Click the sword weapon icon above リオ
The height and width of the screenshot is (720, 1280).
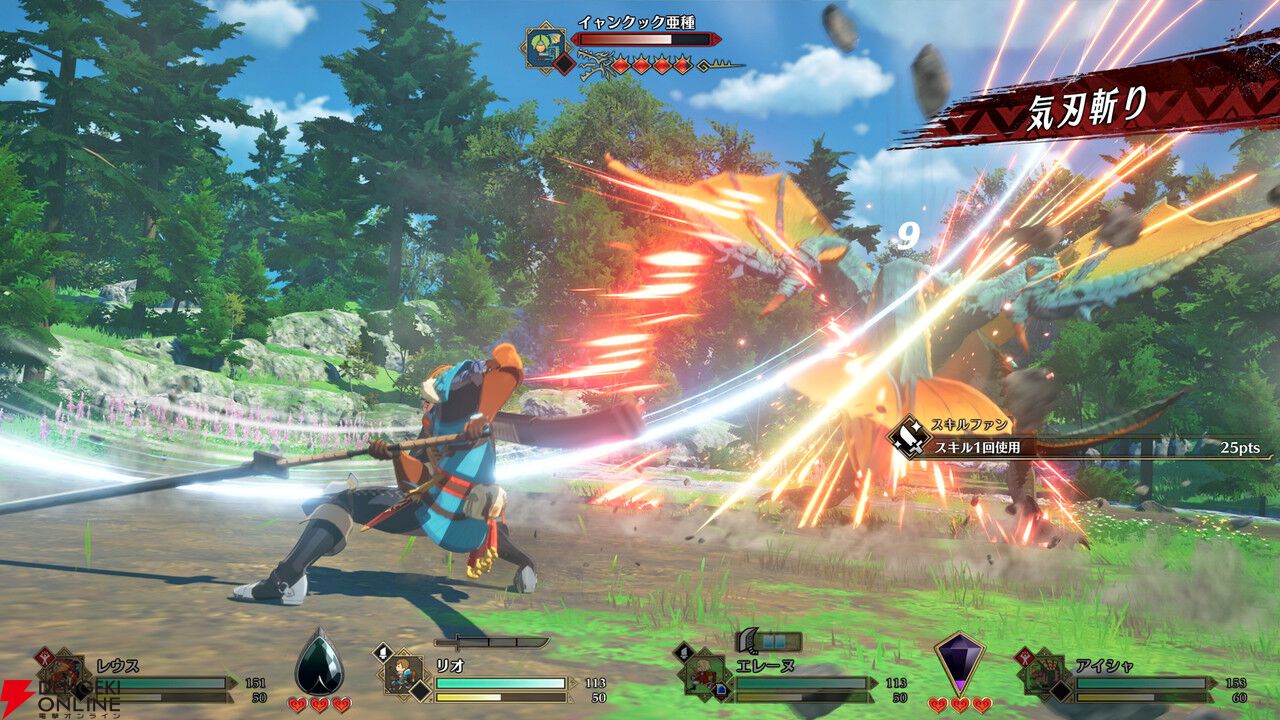[490, 643]
